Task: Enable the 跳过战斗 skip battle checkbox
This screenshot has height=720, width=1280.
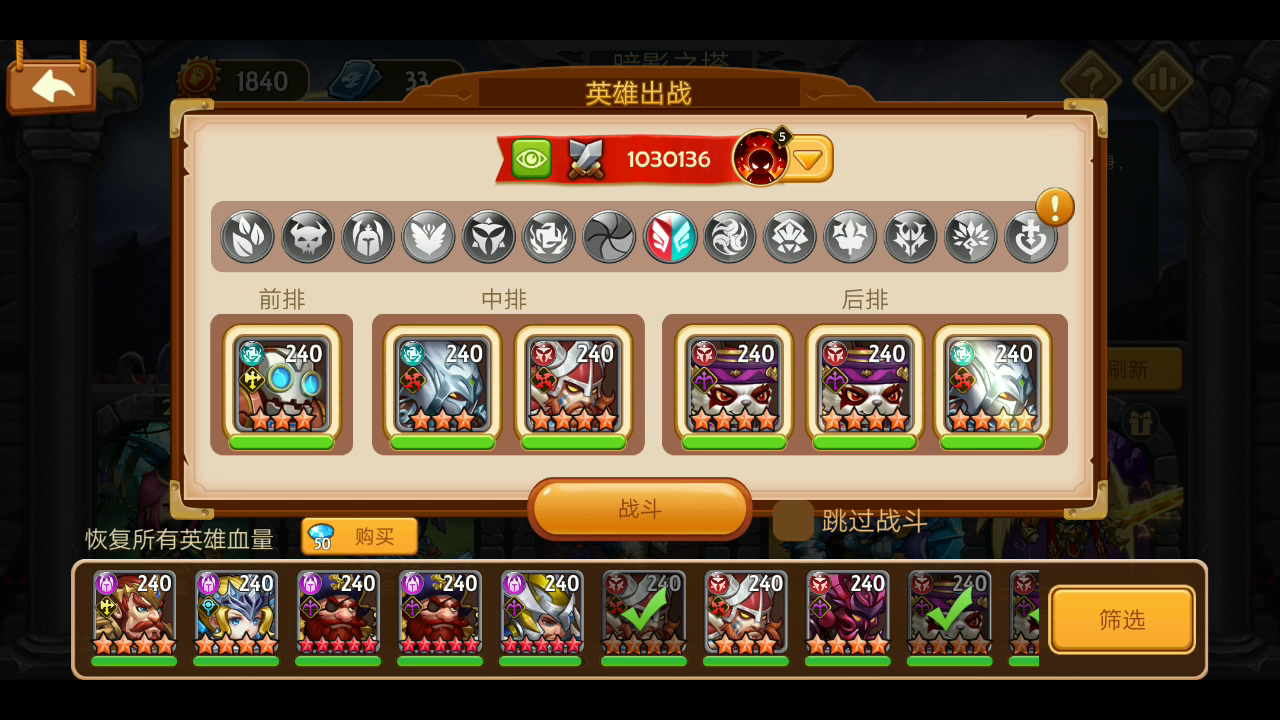Action: click(793, 521)
